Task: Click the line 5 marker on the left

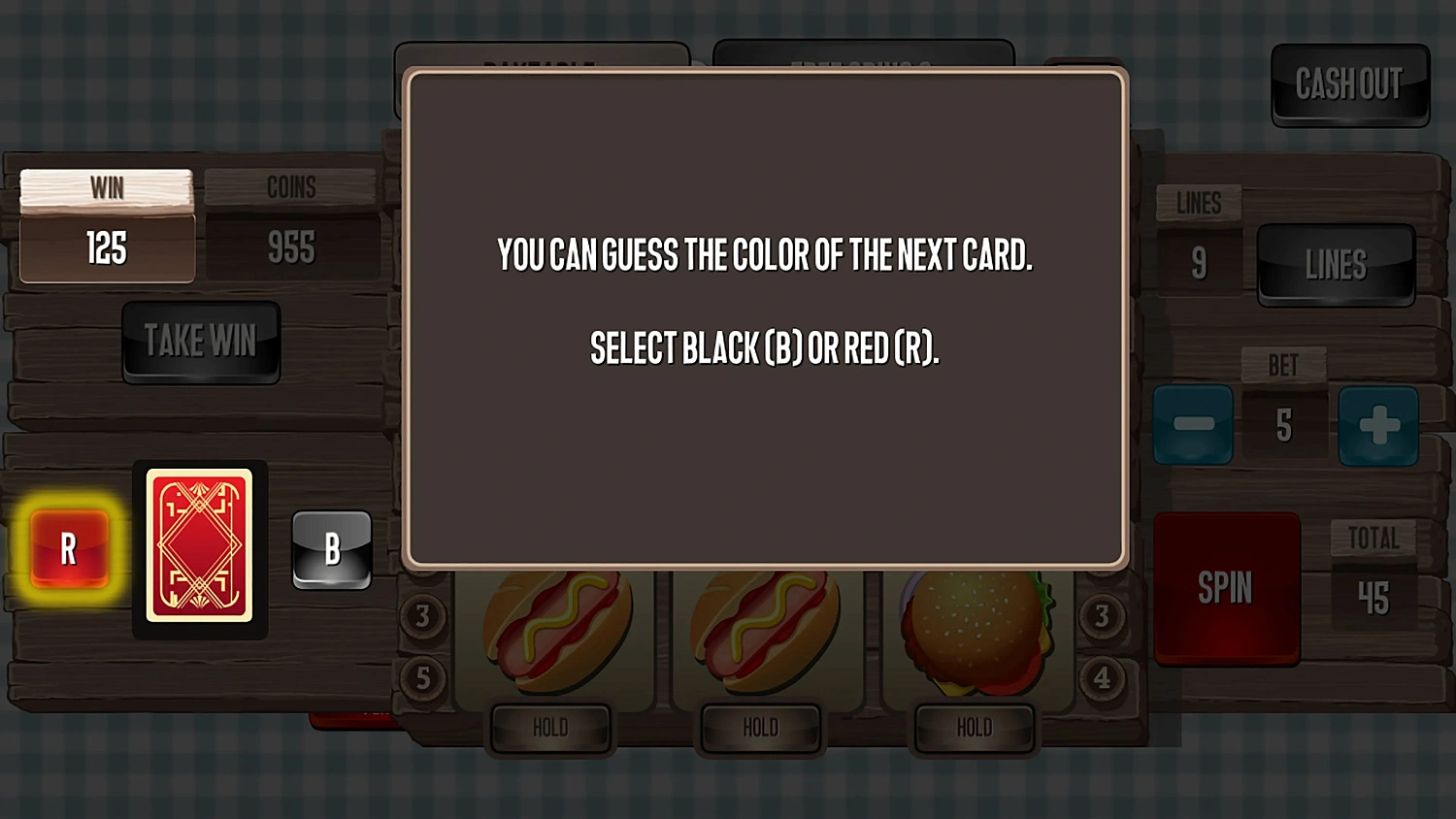Action: click(x=423, y=678)
